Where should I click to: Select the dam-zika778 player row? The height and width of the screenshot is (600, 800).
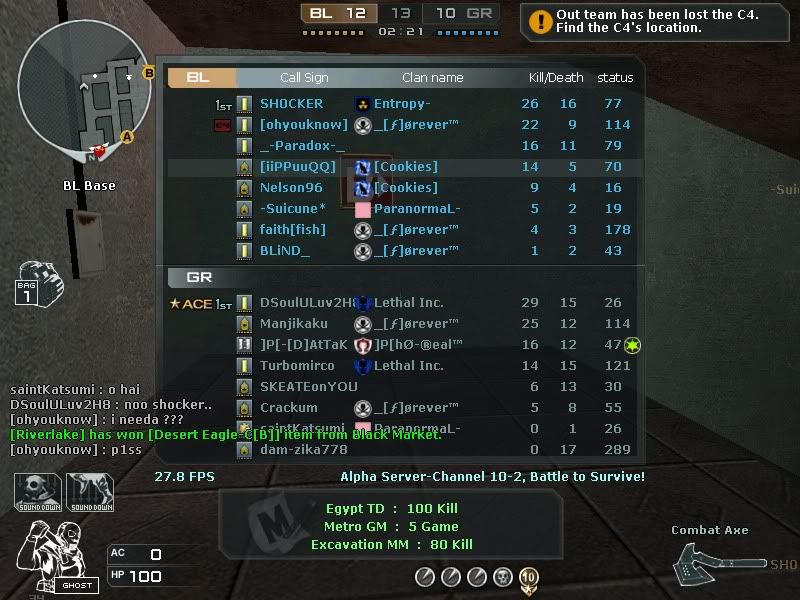click(400, 450)
